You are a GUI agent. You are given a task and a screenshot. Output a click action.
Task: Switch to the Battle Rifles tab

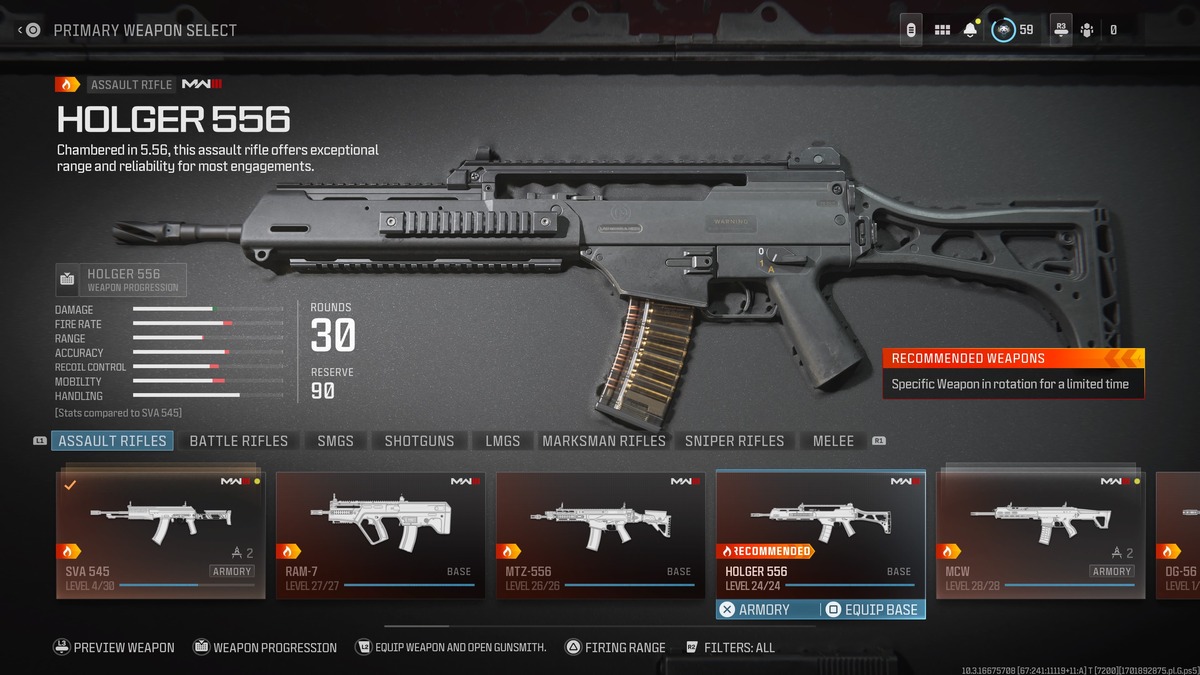click(x=238, y=441)
